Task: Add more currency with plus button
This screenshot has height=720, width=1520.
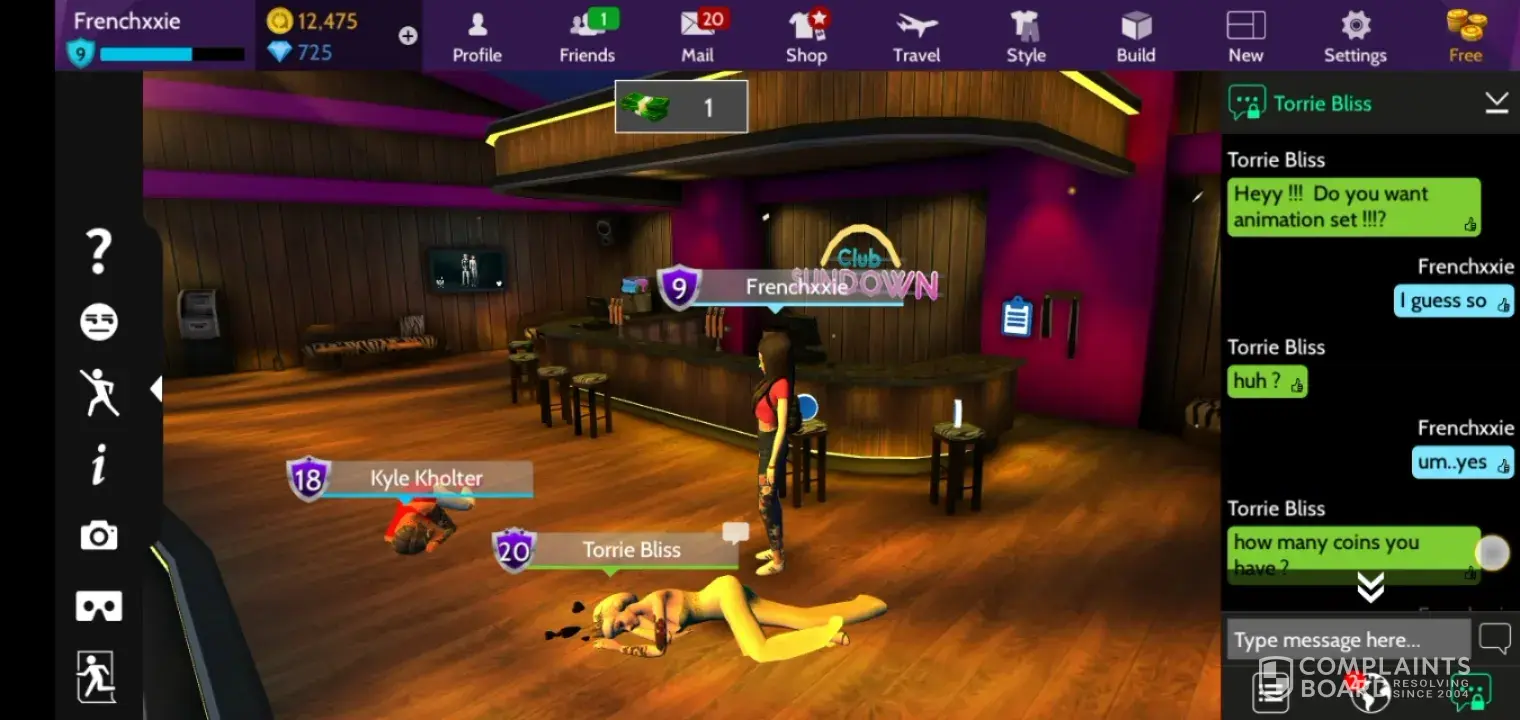Action: [x=408, y=36]
